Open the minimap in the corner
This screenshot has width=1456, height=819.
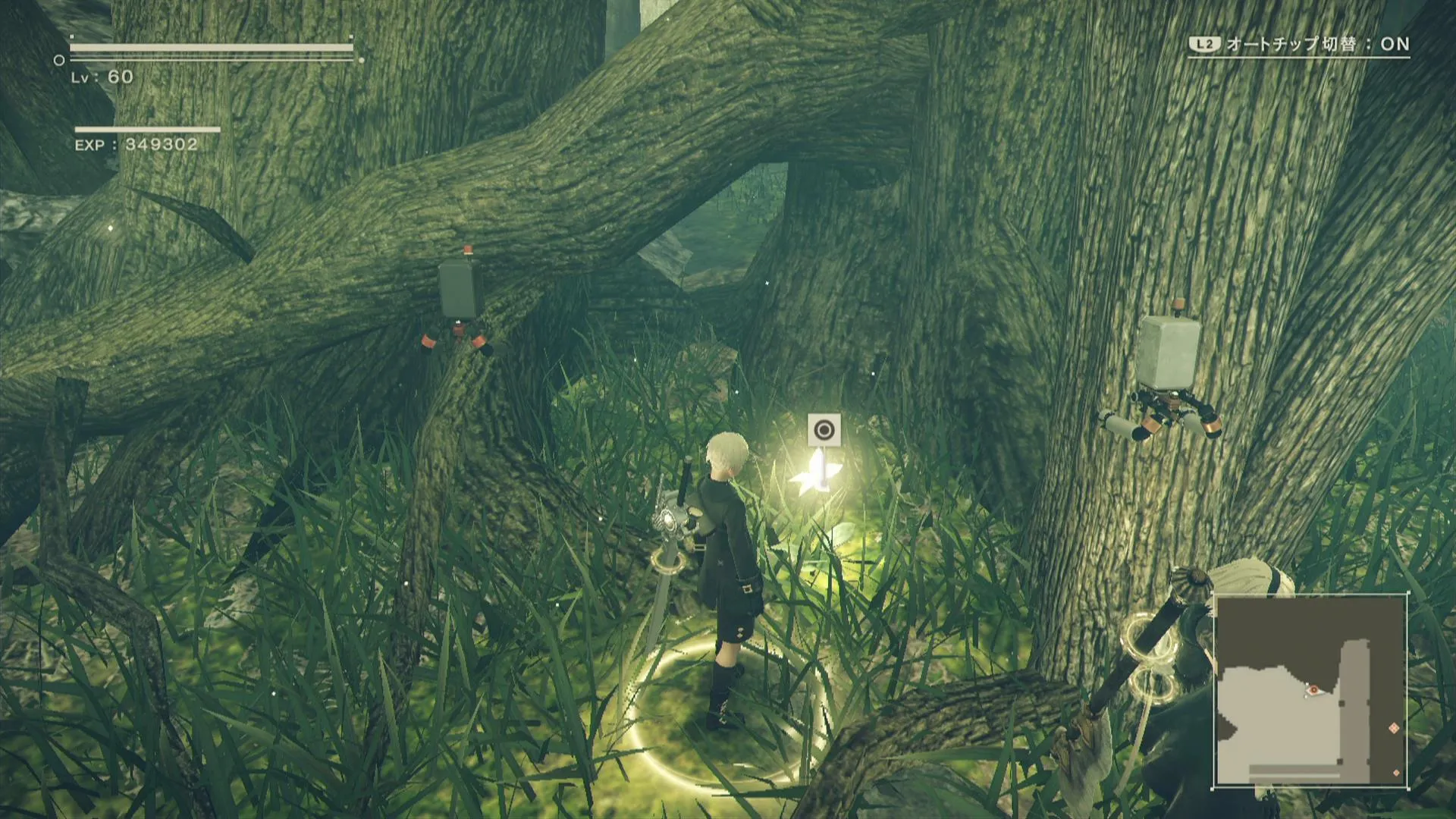pos(1310,691)
